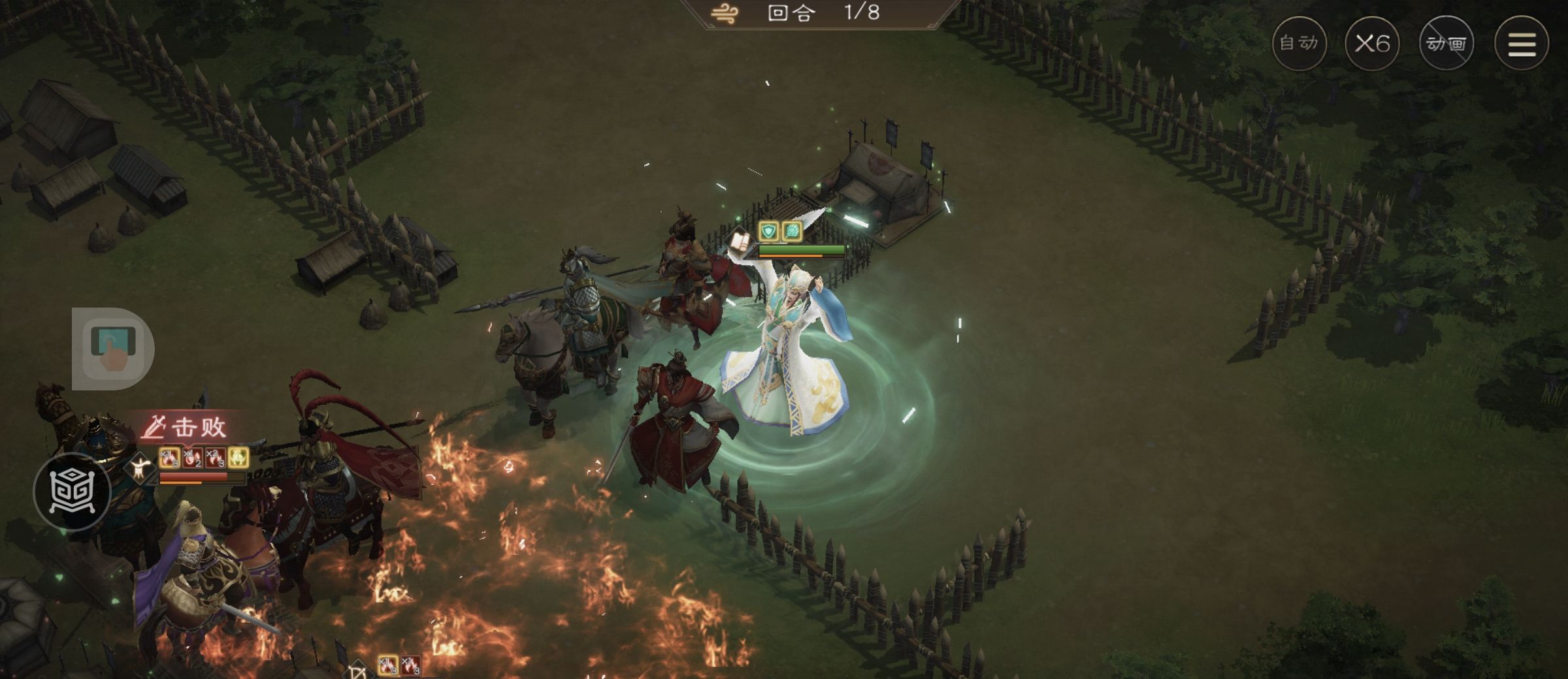
Task: Switch the X6 battle speed multiplier
Action: click(x=1372, y=44)
